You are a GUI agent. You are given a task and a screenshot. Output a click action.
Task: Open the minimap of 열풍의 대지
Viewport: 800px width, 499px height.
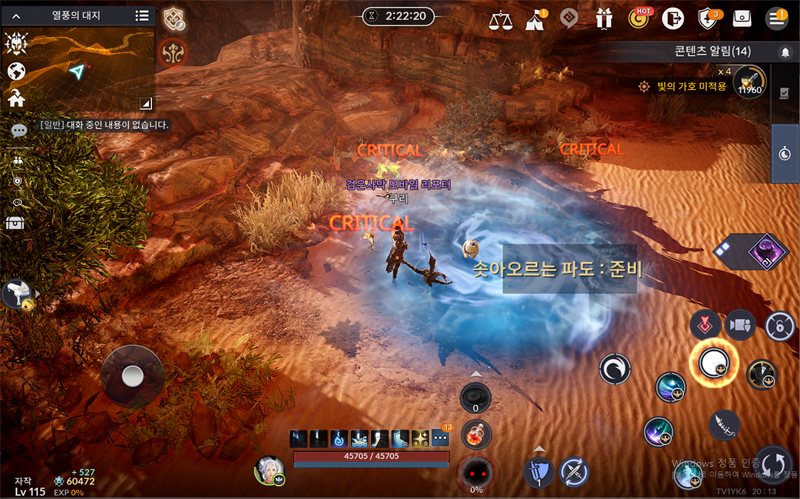point(78,68)
